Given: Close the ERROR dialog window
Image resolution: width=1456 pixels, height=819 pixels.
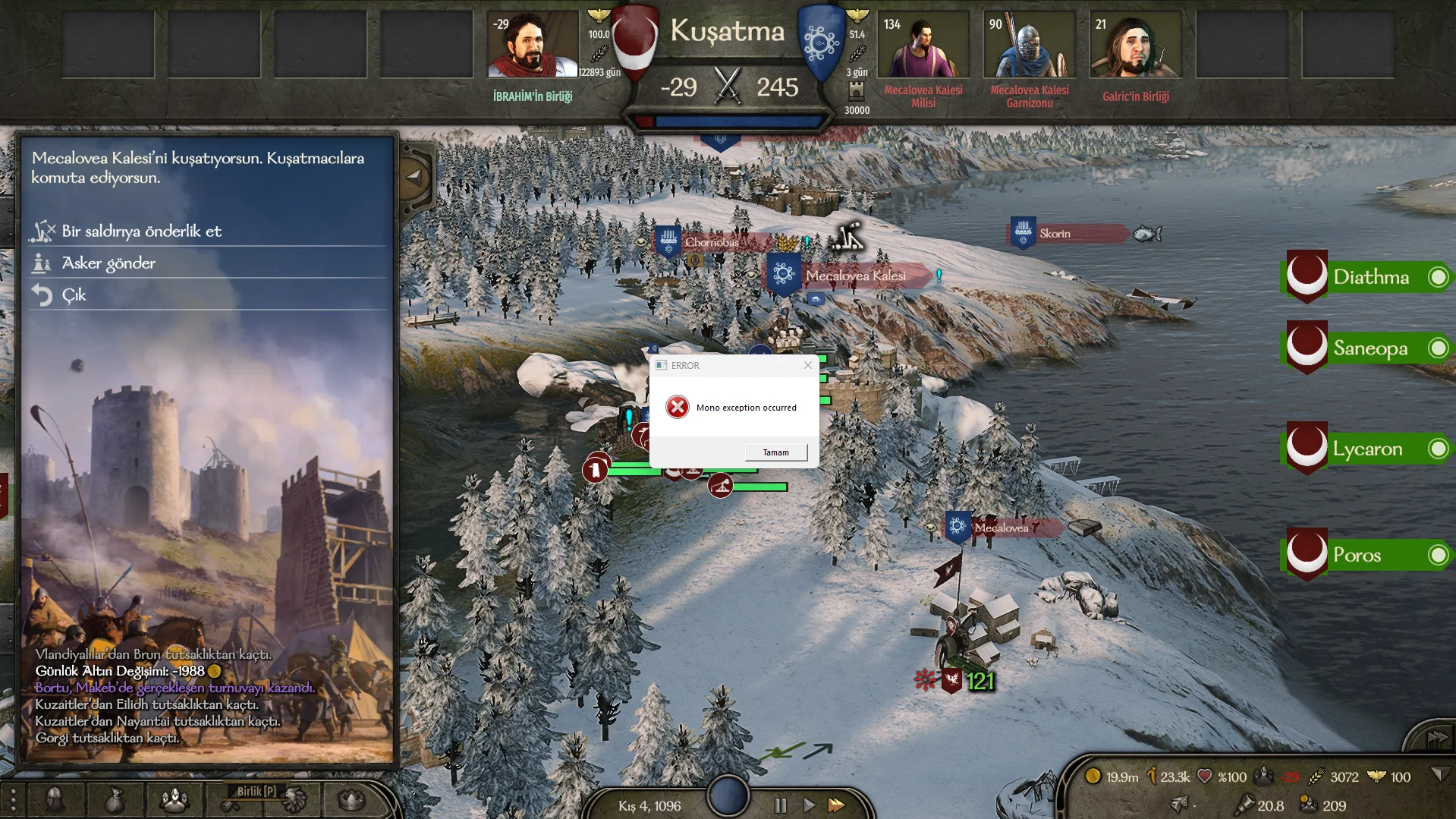Looking at the screenshot, I should (808, 365).
